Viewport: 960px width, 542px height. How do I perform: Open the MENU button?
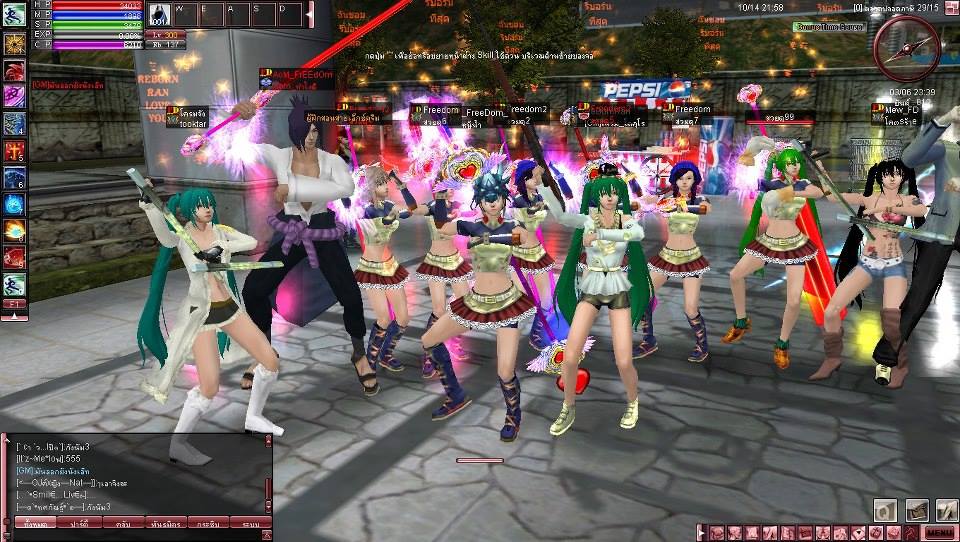938,532
